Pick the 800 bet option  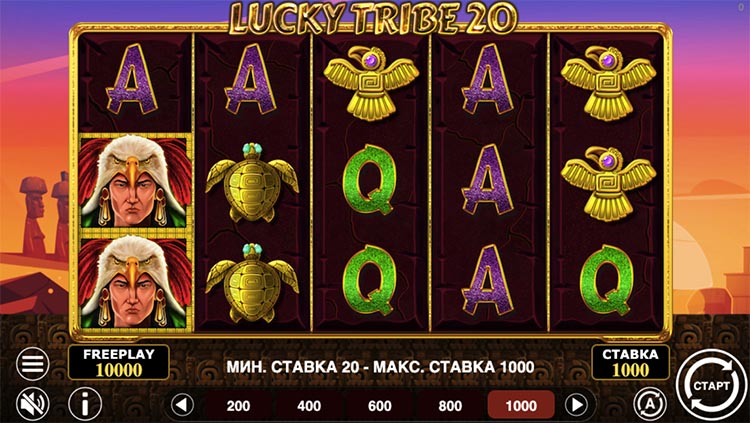pyautogui.click(x=451, y=405)
